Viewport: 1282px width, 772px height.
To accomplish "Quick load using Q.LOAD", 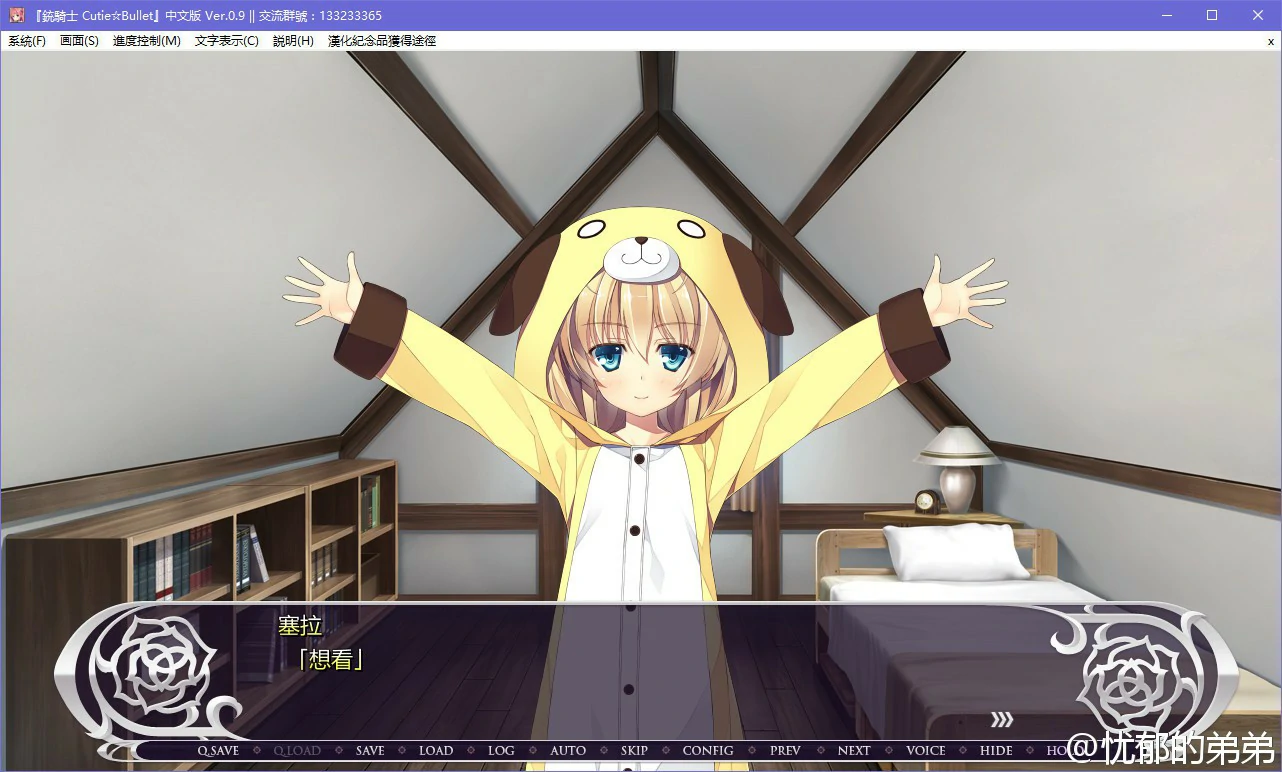I will (x=297, y=750).
